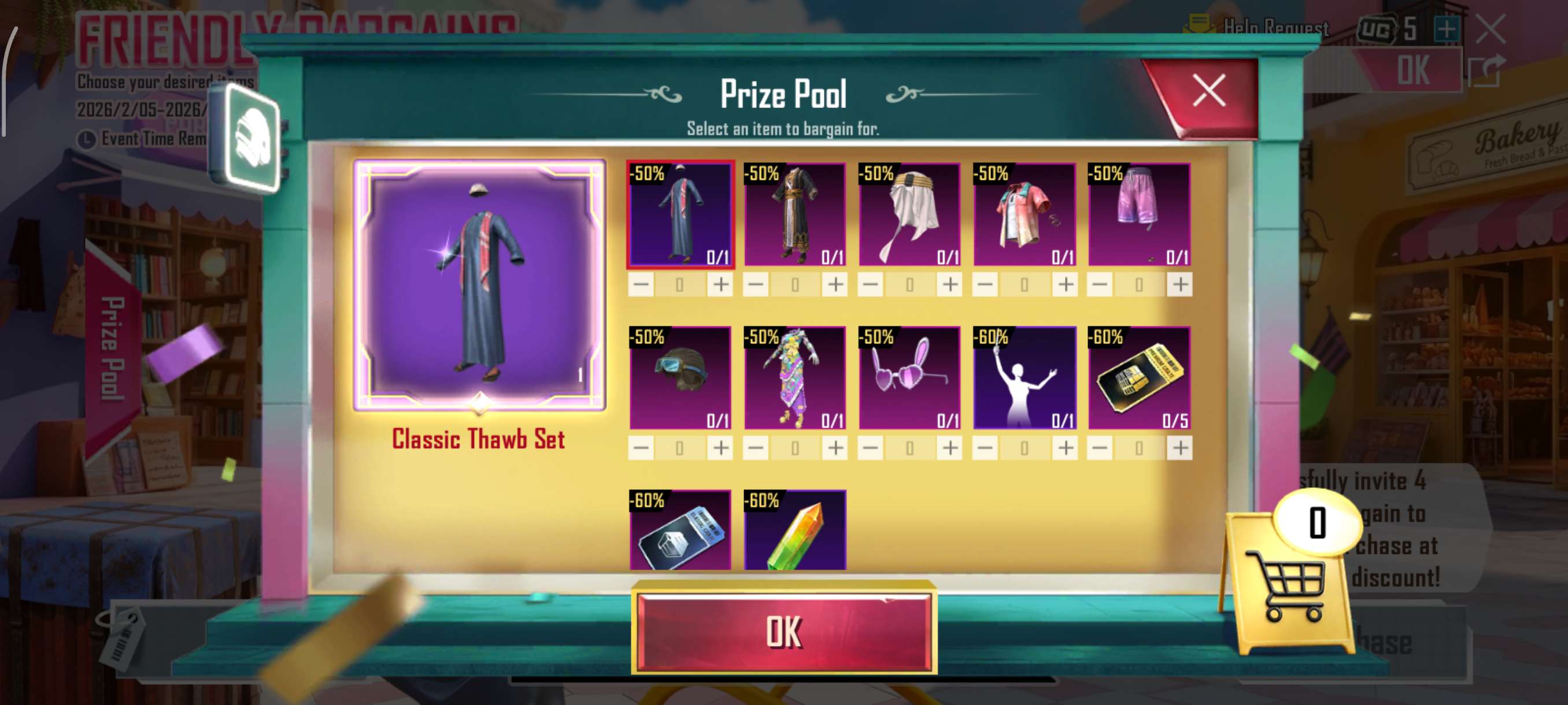
Task: Confirm selection with the red OK button
Action: 783,632
